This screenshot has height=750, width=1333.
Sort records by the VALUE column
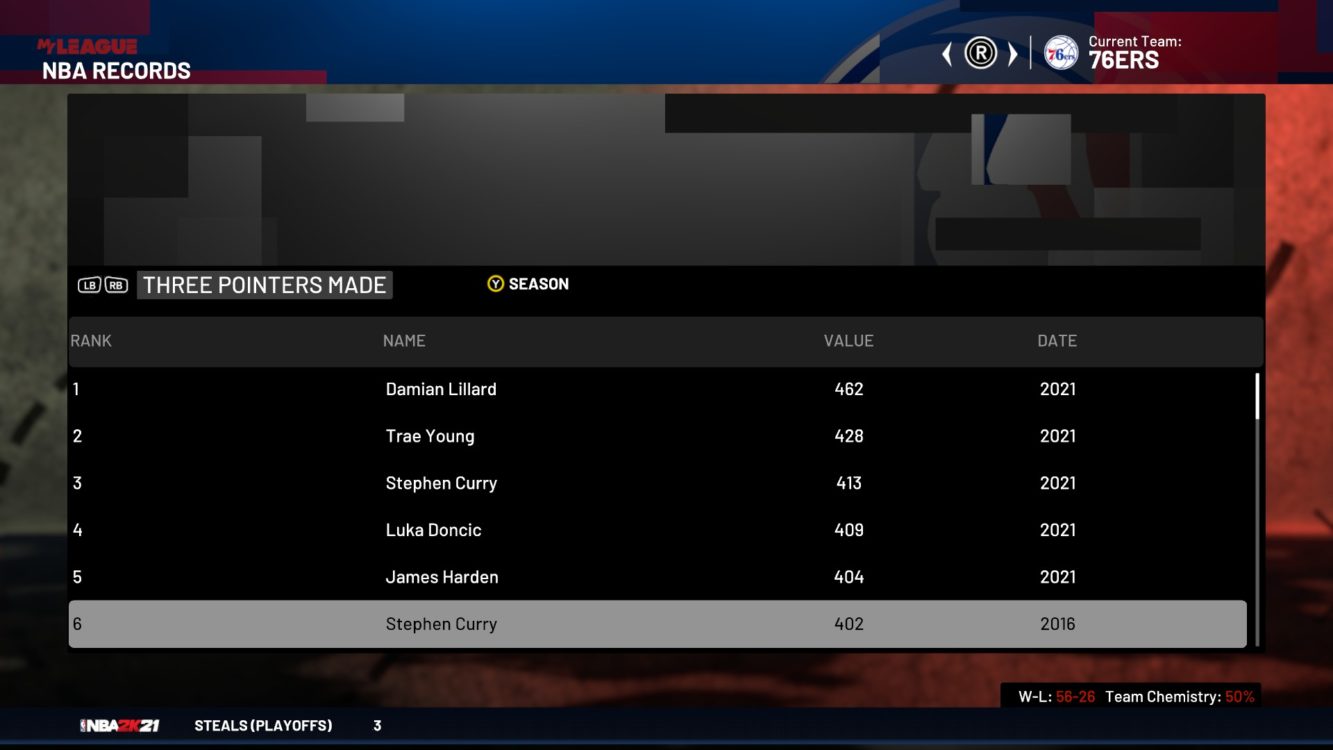[849, 340]
